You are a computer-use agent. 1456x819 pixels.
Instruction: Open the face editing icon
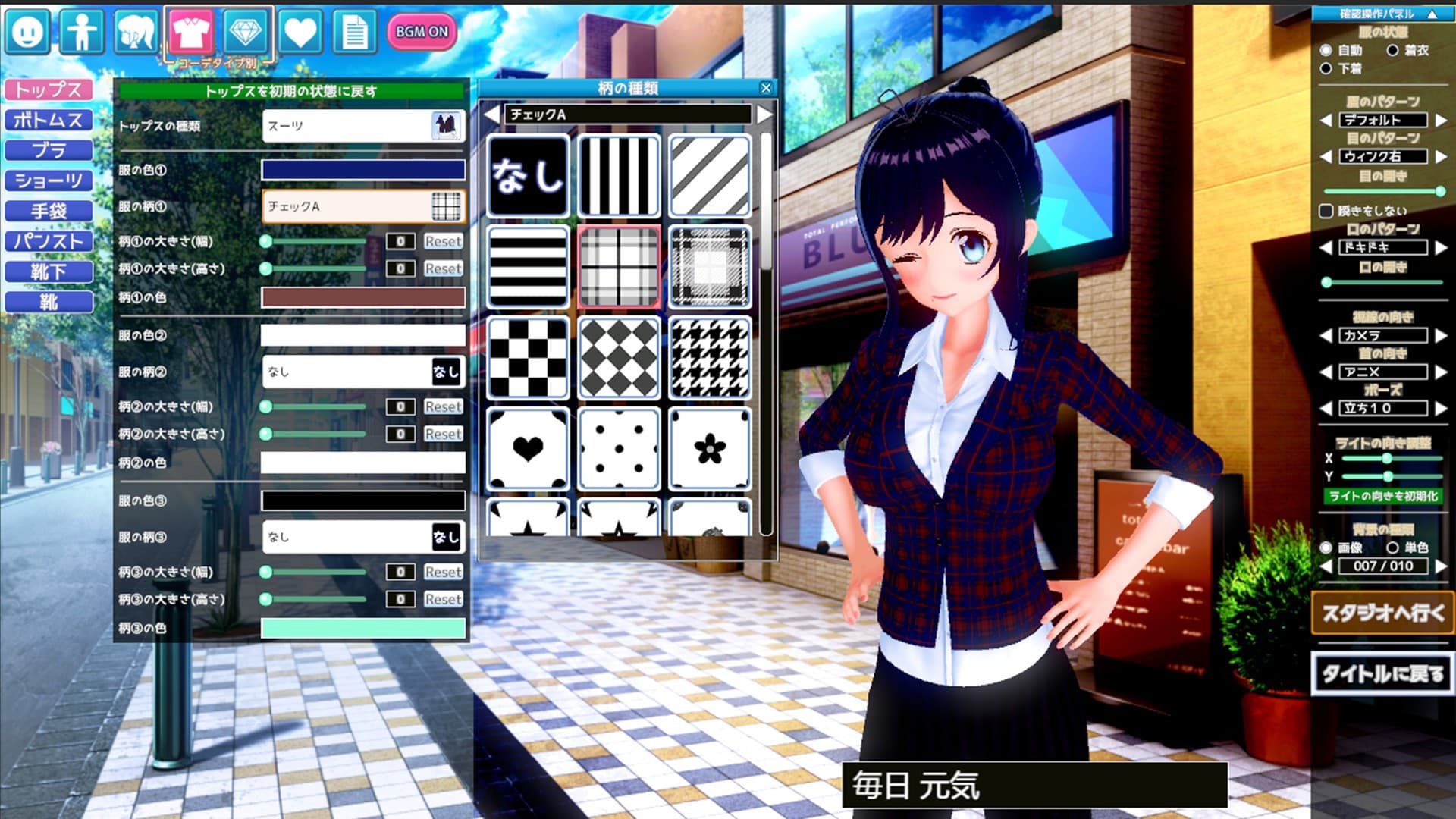coord(27,32)
